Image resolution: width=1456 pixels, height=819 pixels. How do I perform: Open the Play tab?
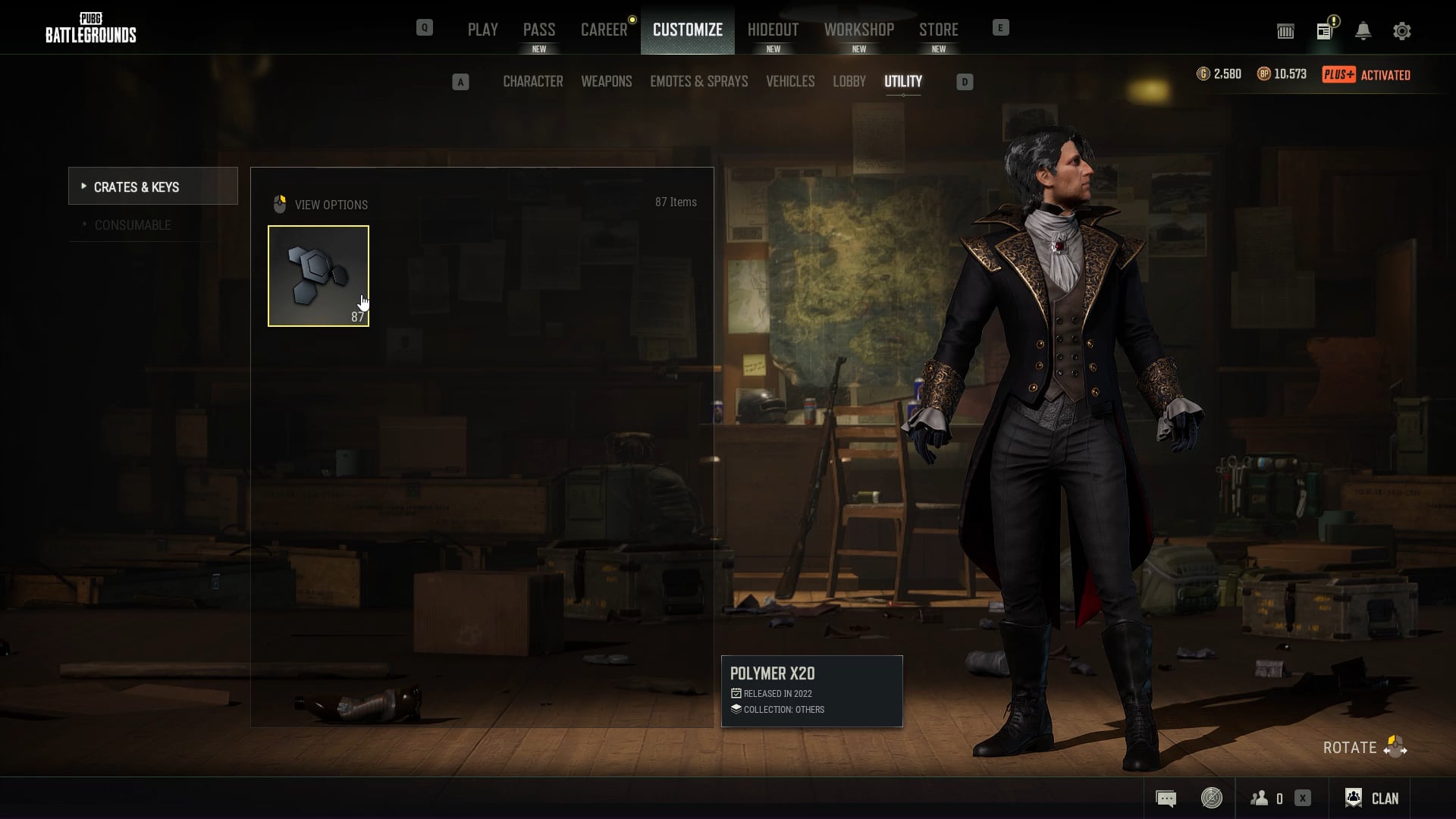[482, 30]
